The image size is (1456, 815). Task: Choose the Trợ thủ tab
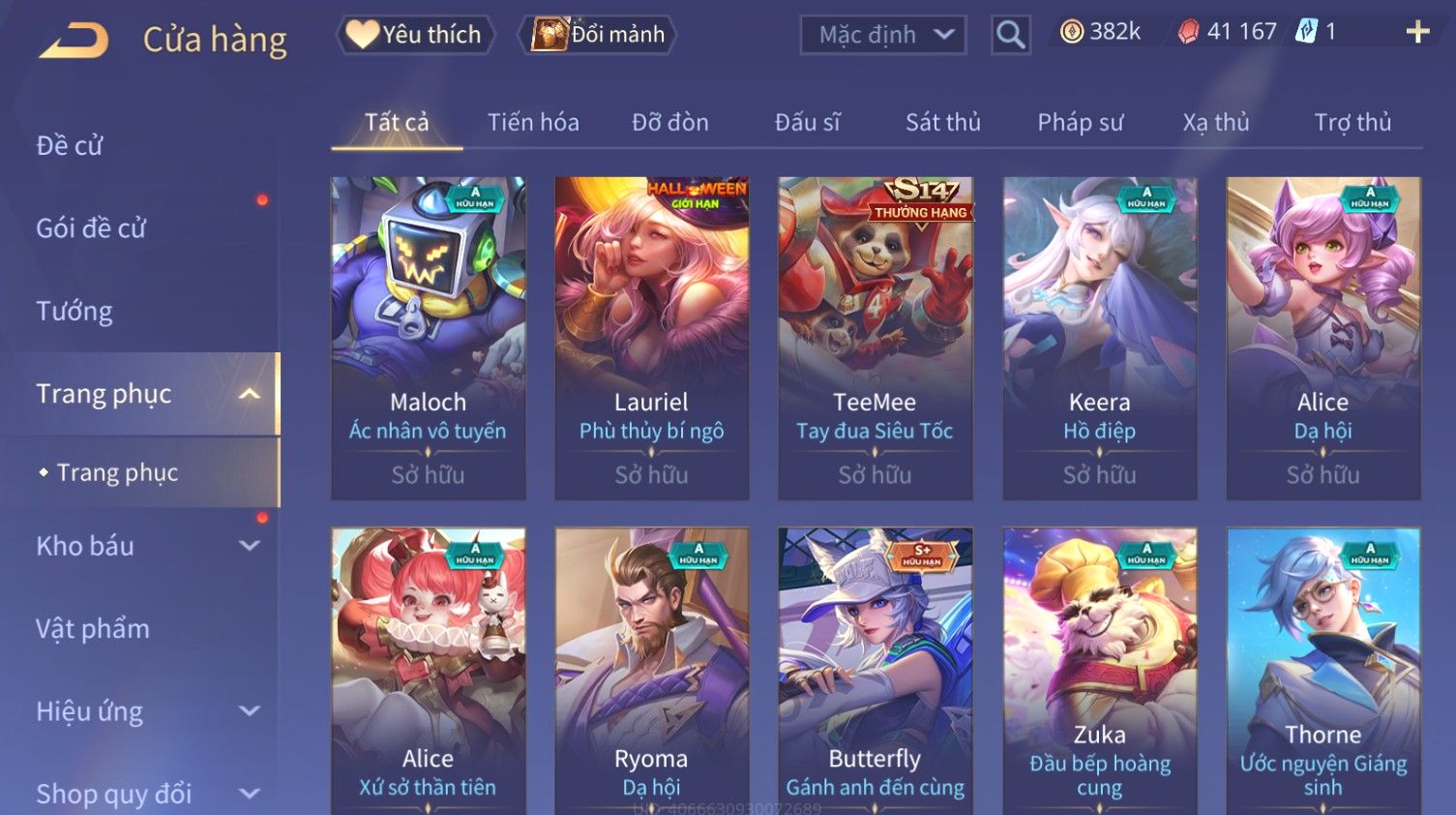(x=1352, y=123)
